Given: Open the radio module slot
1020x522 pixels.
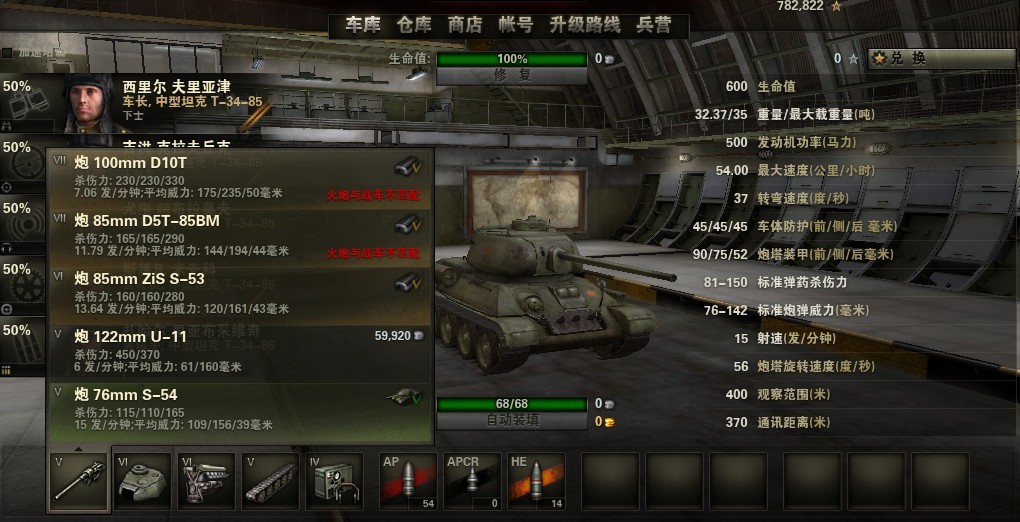Looking at the screenshot, I should point(335,481).
